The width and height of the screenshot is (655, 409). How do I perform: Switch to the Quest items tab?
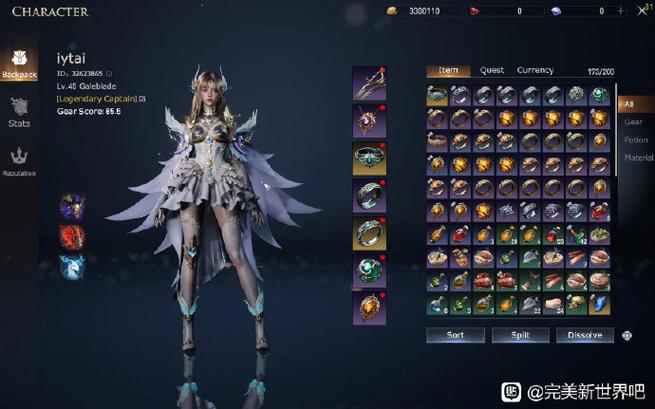click(491, 71)
